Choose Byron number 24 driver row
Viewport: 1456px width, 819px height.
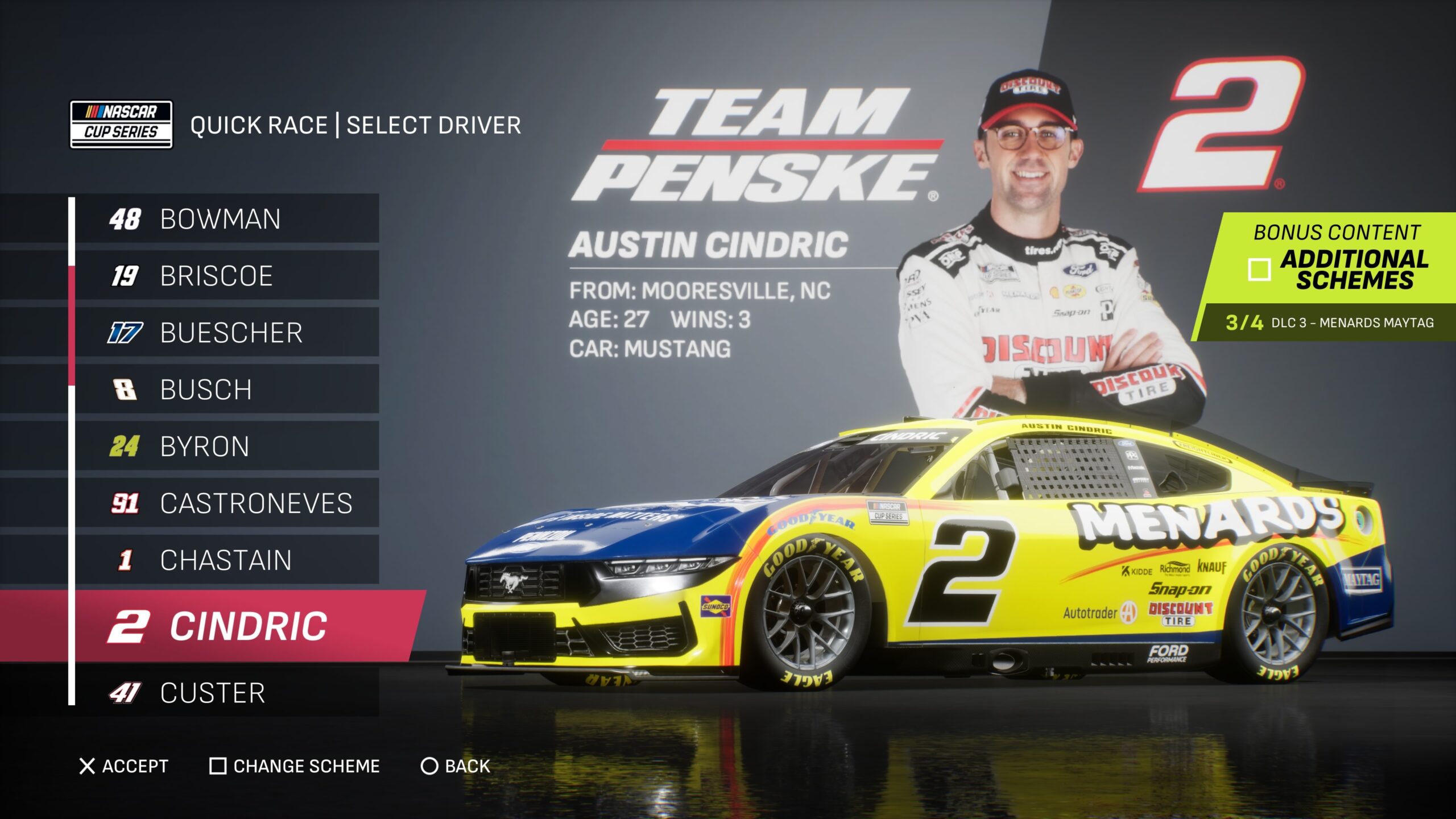(x=226, y=446)
